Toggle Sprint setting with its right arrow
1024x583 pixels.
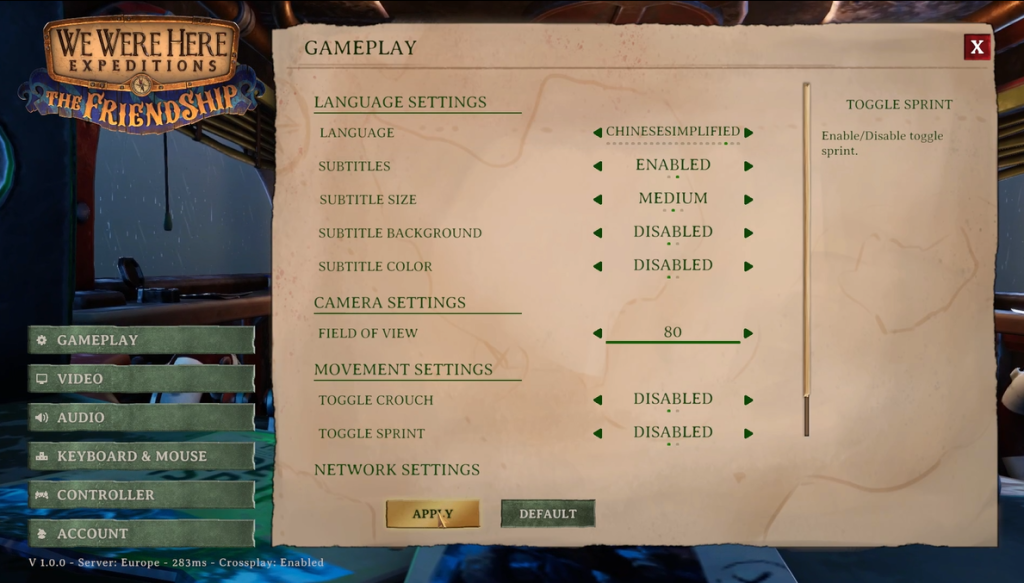point(749,433)
